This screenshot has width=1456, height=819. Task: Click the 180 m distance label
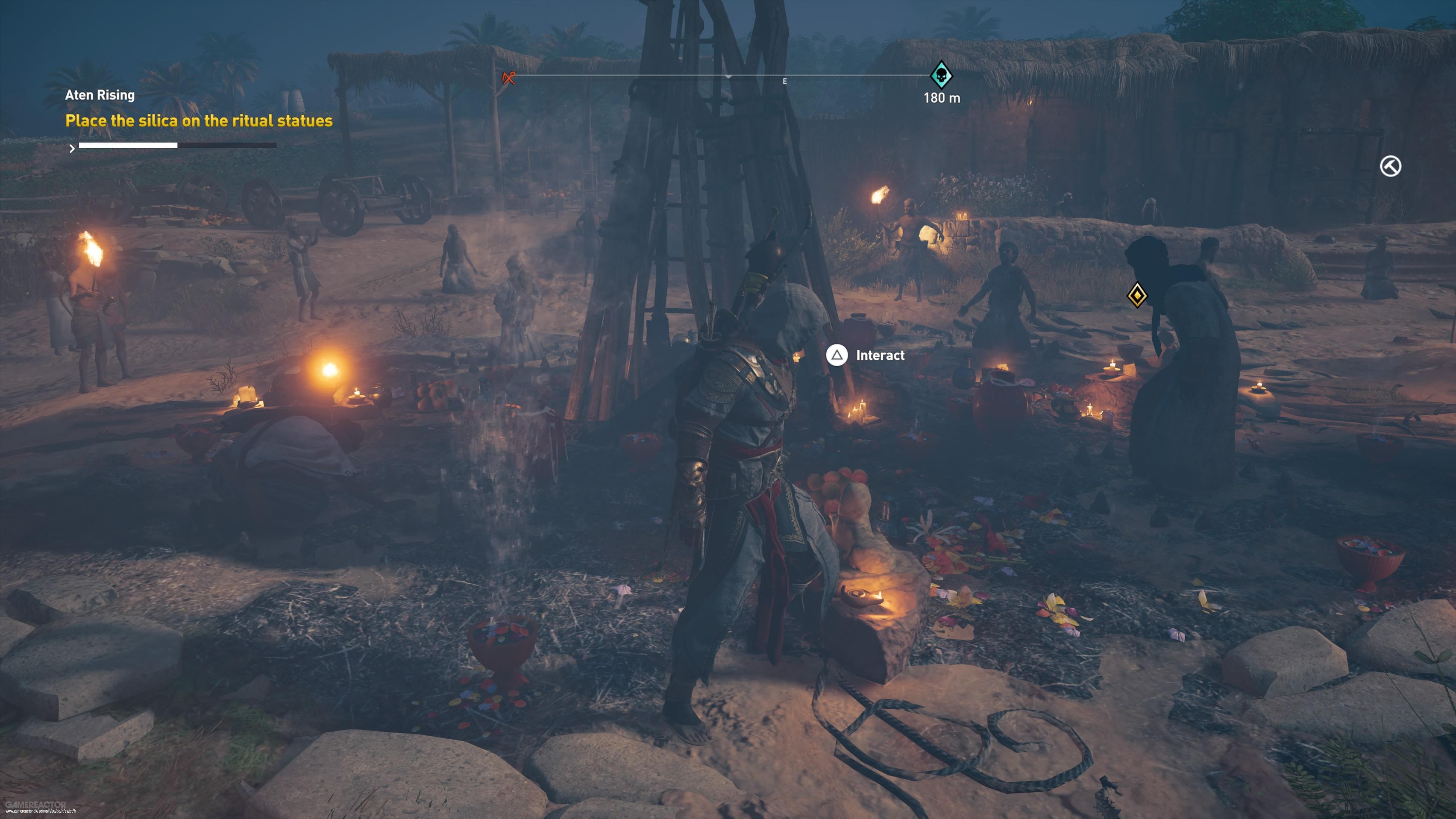pos(941,97)
